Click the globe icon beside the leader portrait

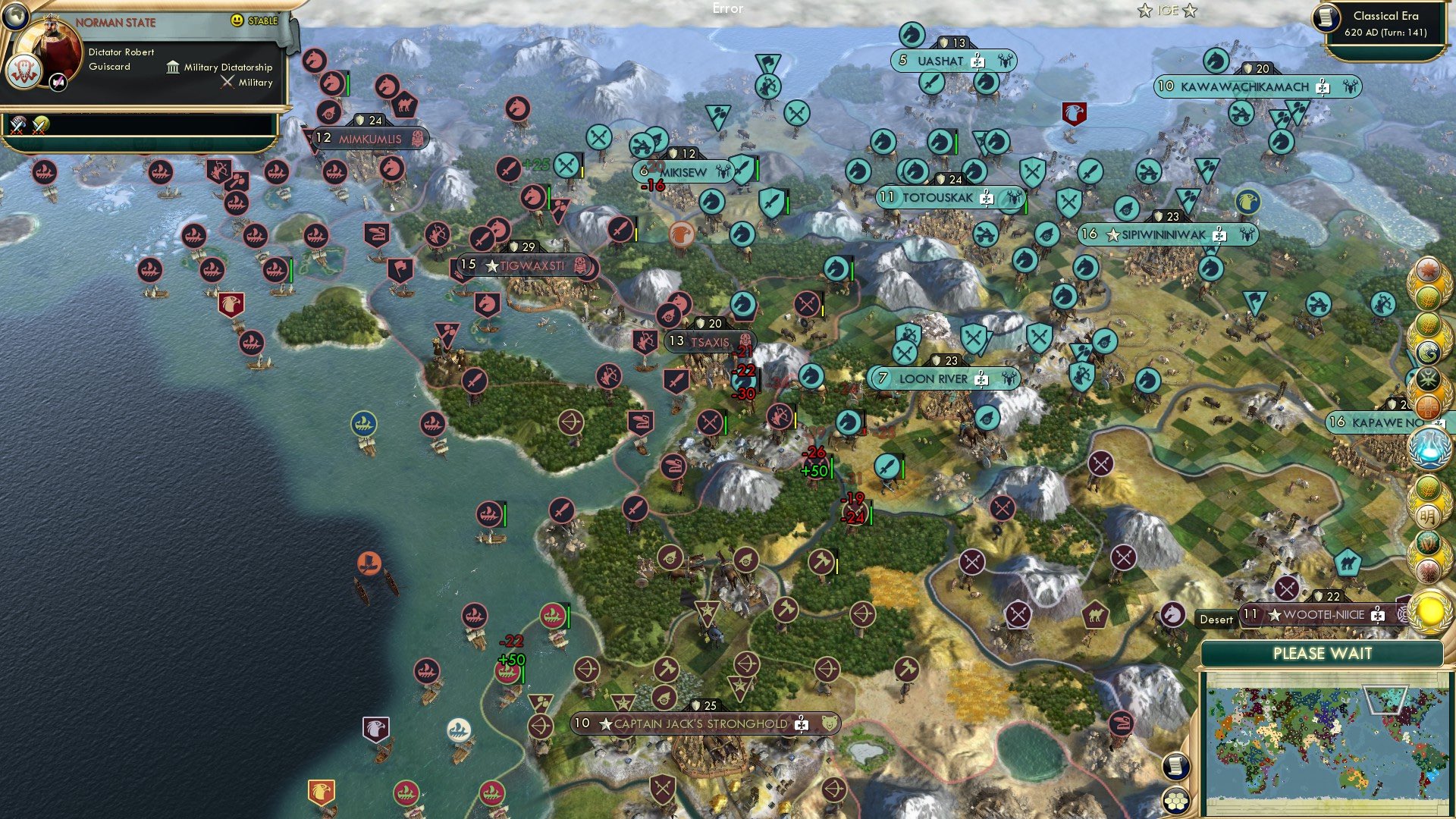click(16, 15)
